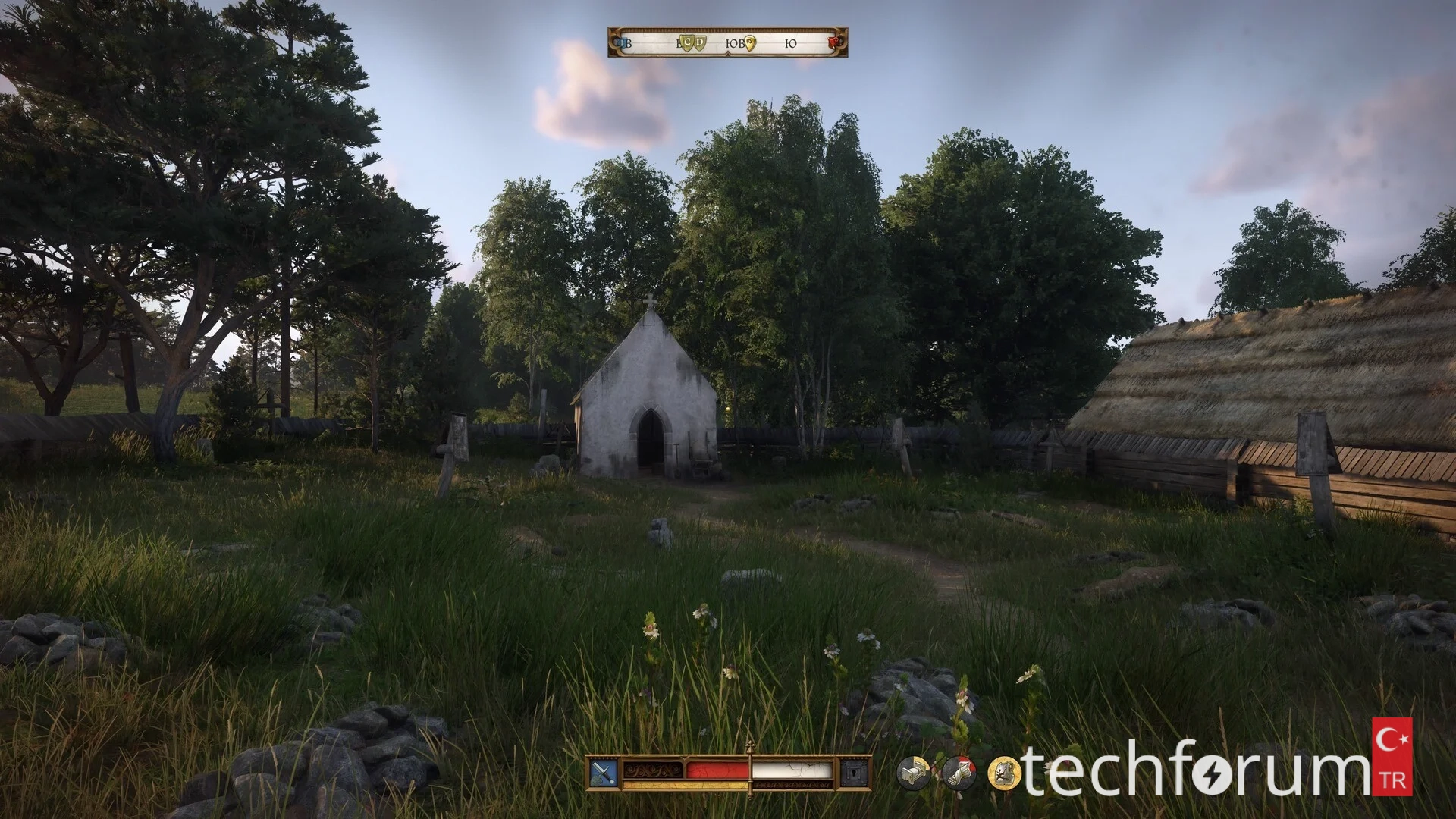The image size is (1456, 819).
Task: Click the gauntlet fist status icon
Action: pyautogui.click(x=959, y=773)
